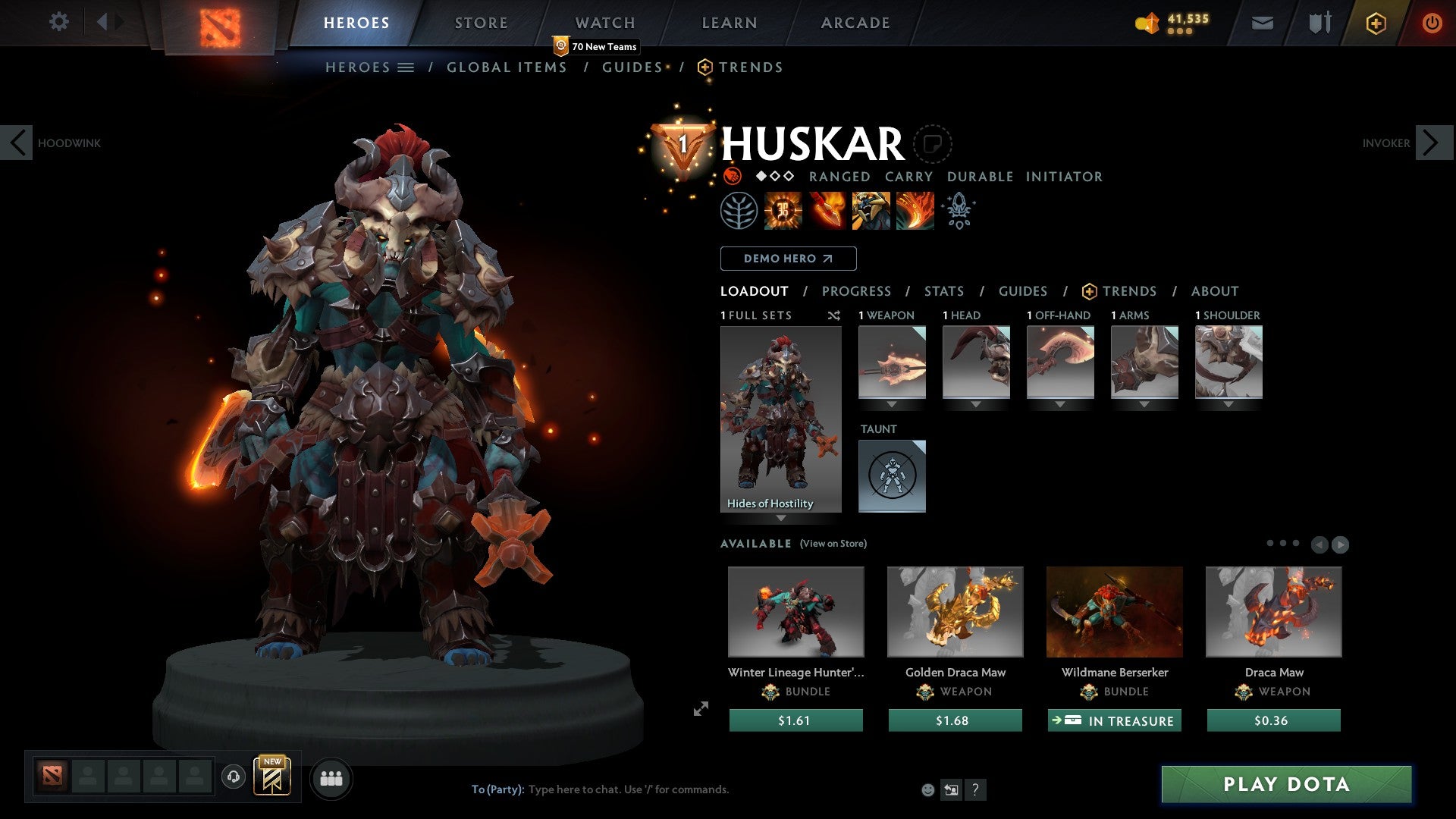Screen dimensions: 1456x819
Task: Click the expand model view arrows
Action: tap(701, 708)
